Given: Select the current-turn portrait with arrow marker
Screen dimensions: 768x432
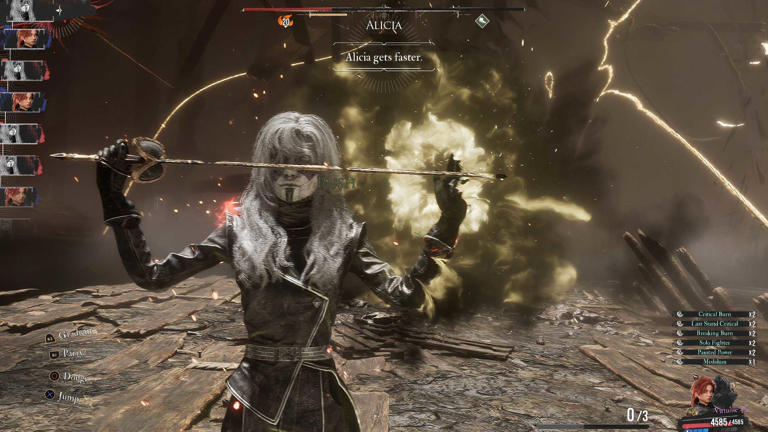Looking at the screenshot, I should click(24, 10).
